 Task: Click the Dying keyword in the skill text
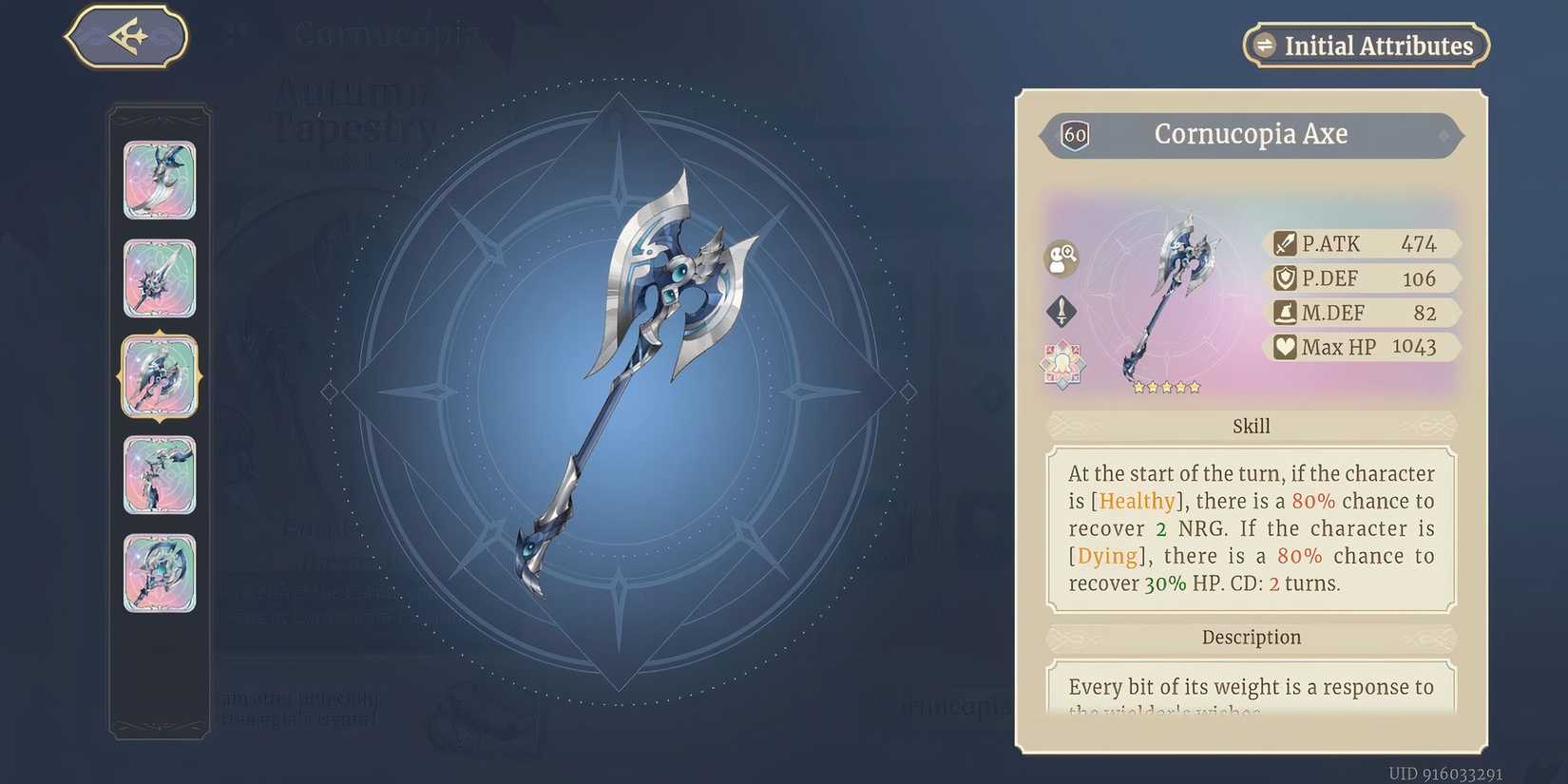click(x=1106, y=556)
